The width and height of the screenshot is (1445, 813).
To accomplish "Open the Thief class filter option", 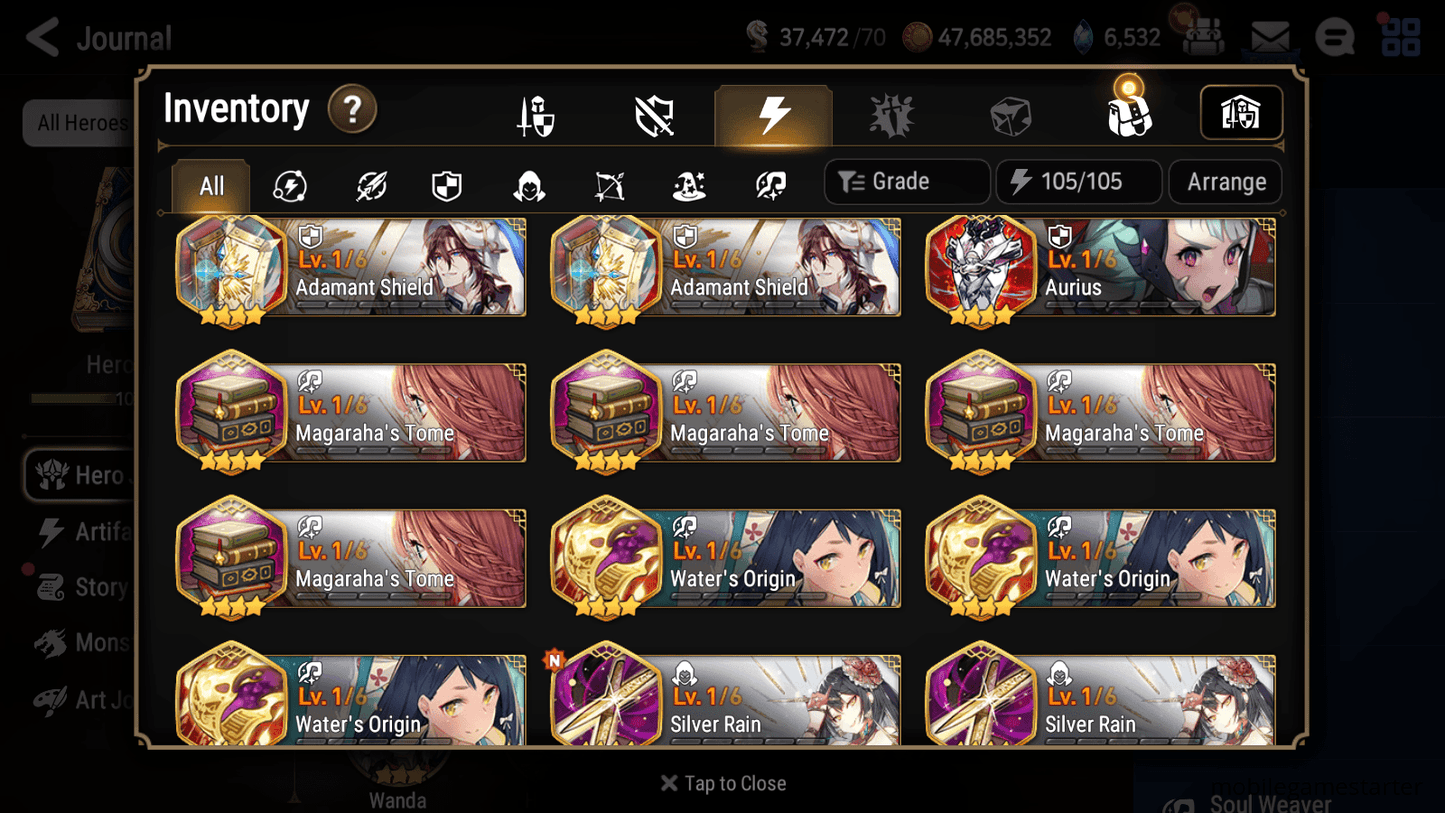I will click(528, 182).
